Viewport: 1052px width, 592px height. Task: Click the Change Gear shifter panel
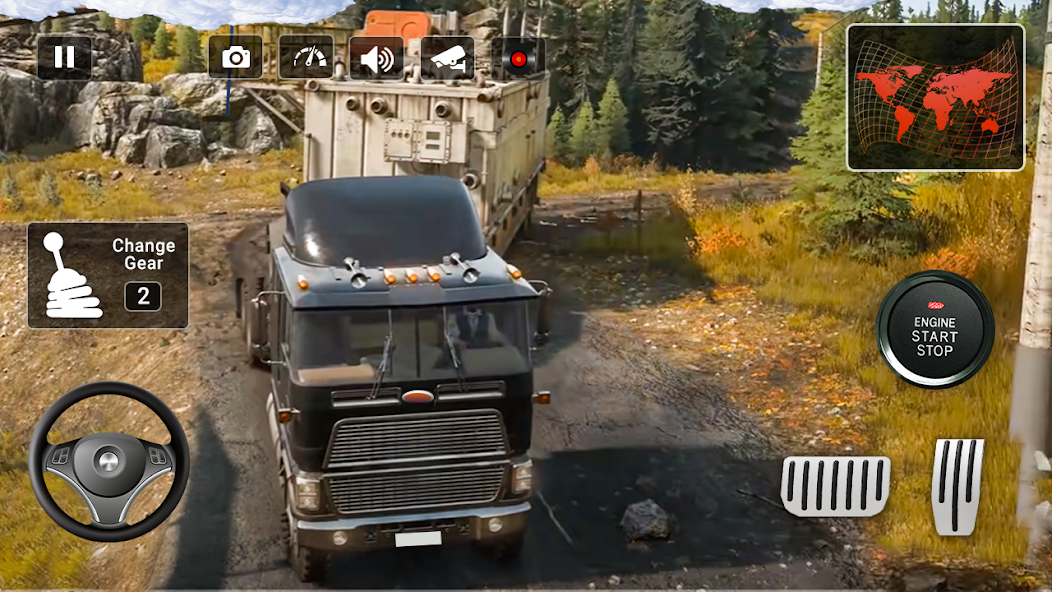(x=108, y=275)
